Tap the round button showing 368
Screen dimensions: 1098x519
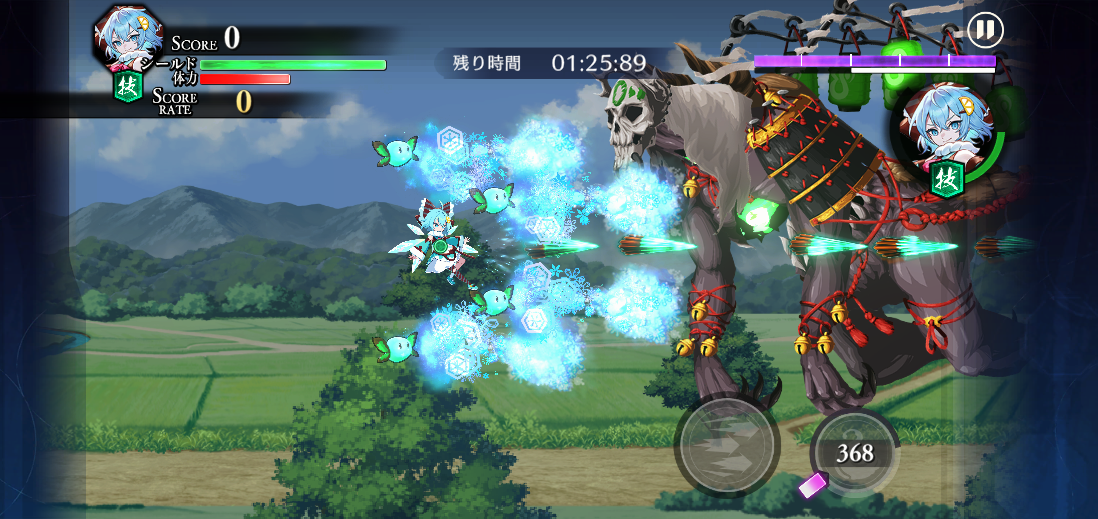pyautogui.click(x=855, y=452)
